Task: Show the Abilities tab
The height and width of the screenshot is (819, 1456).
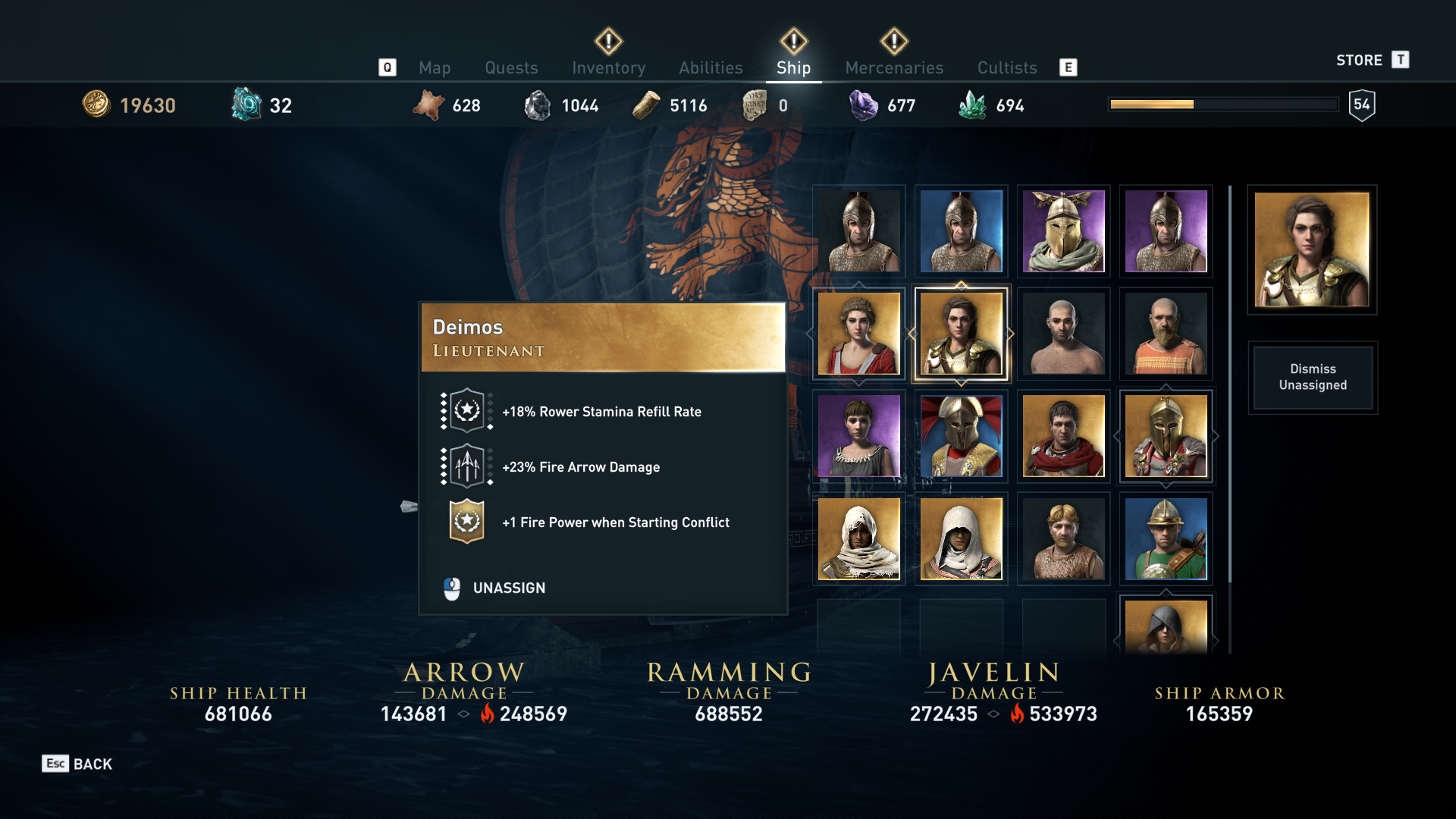Action: pyautogui.click(x=711, y=67)
